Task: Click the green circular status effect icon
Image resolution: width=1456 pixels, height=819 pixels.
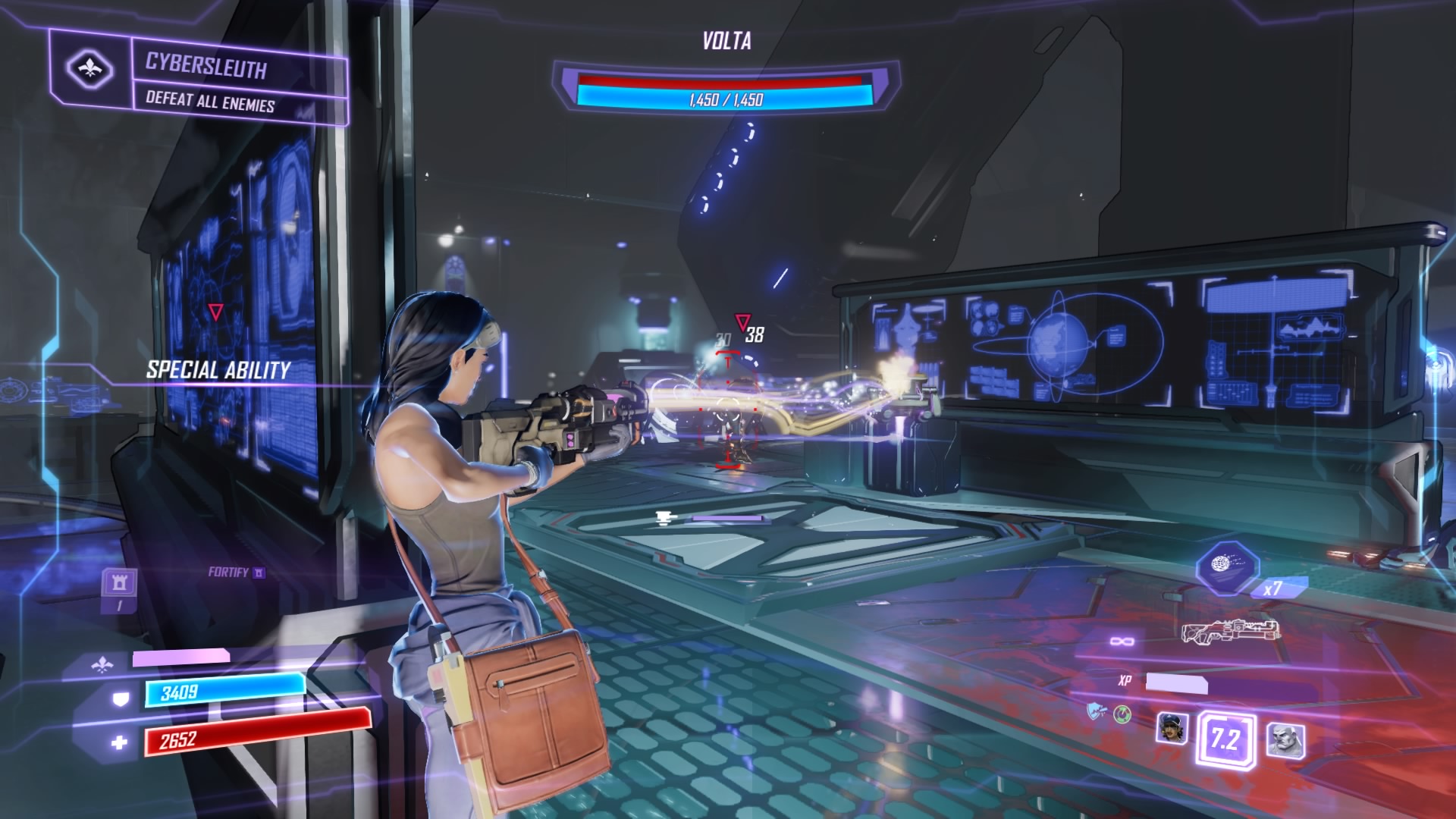Action: coord(1122,714)
